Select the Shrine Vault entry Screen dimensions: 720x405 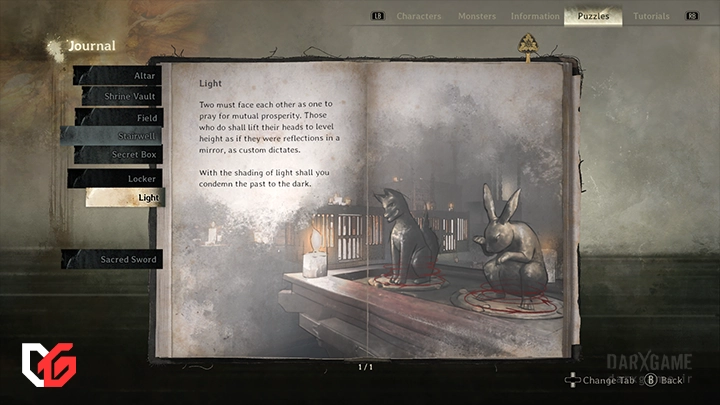[120, 97]
